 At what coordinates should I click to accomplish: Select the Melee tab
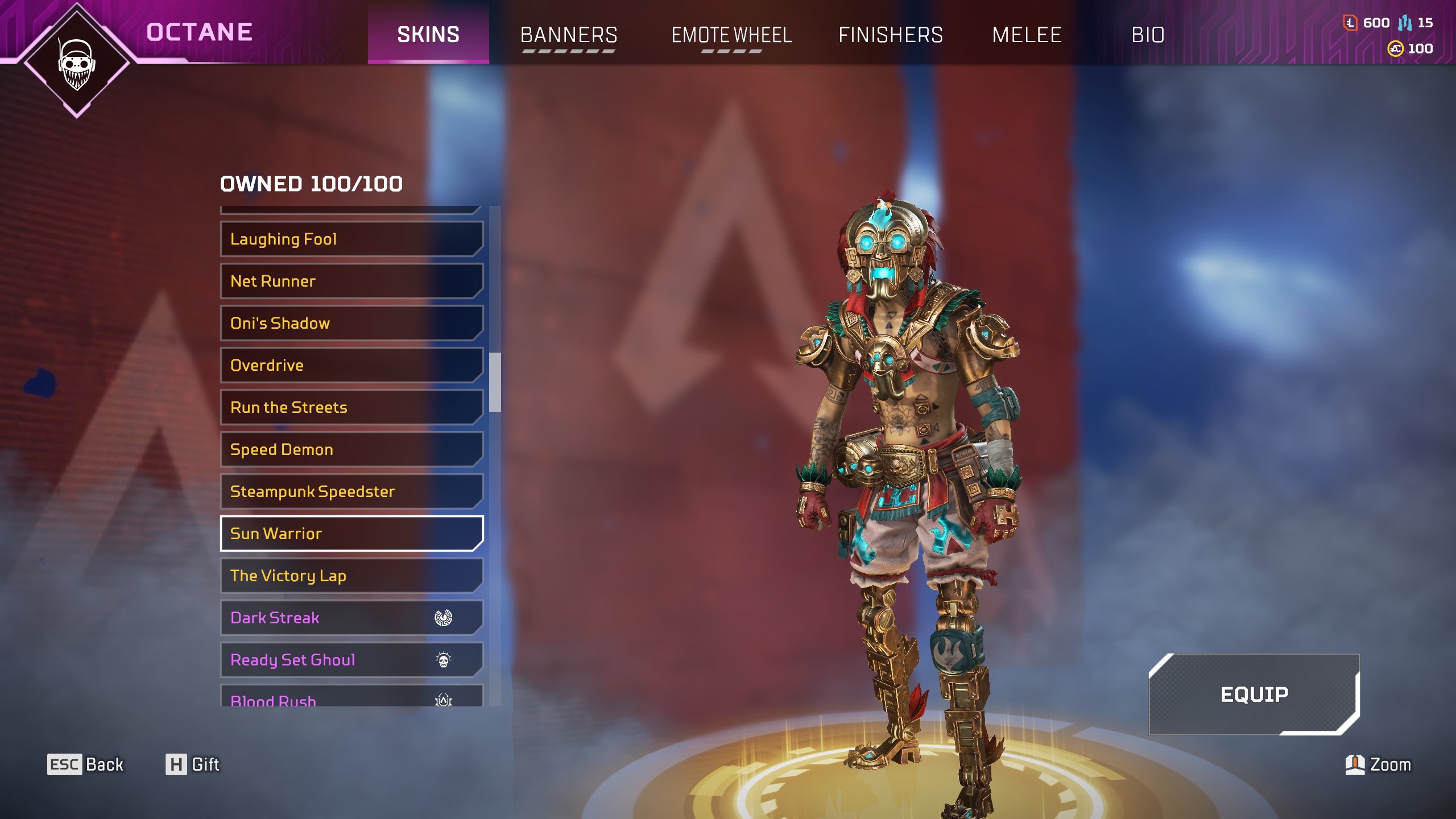[1027, 35]
